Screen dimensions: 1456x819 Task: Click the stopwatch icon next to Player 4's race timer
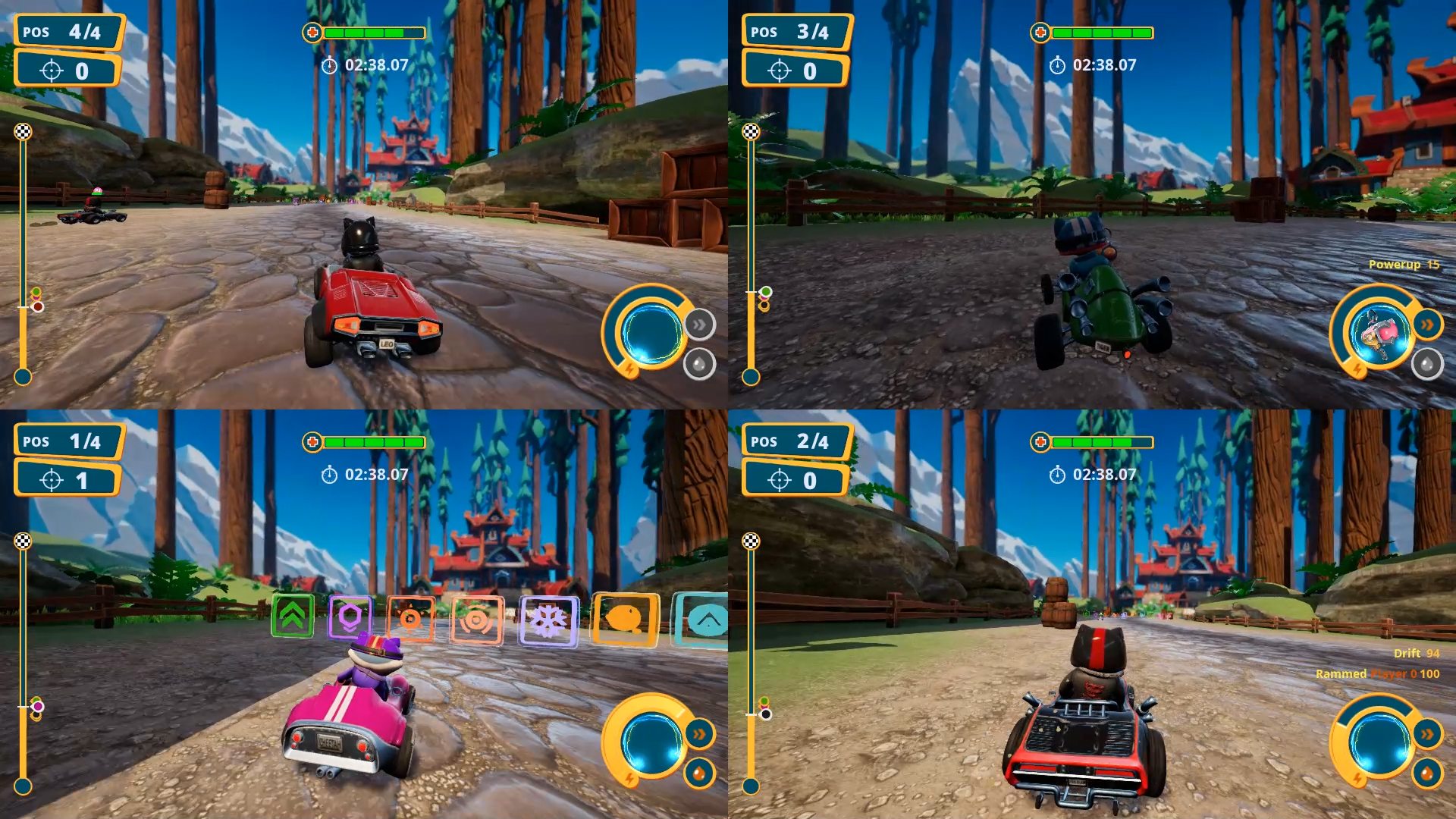pyautogui.click(x=1059, y=475)
